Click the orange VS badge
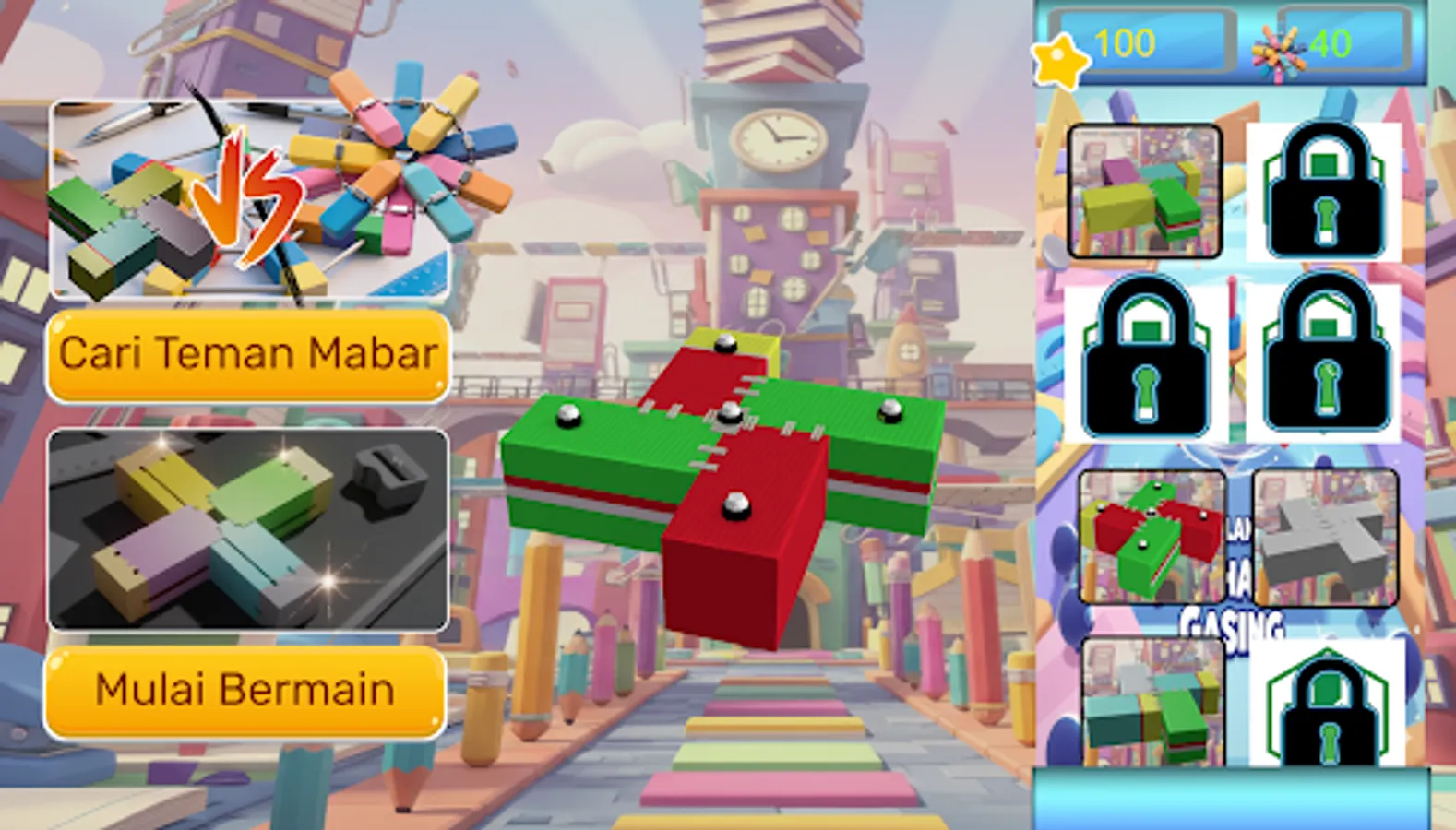 click(245, 196)
